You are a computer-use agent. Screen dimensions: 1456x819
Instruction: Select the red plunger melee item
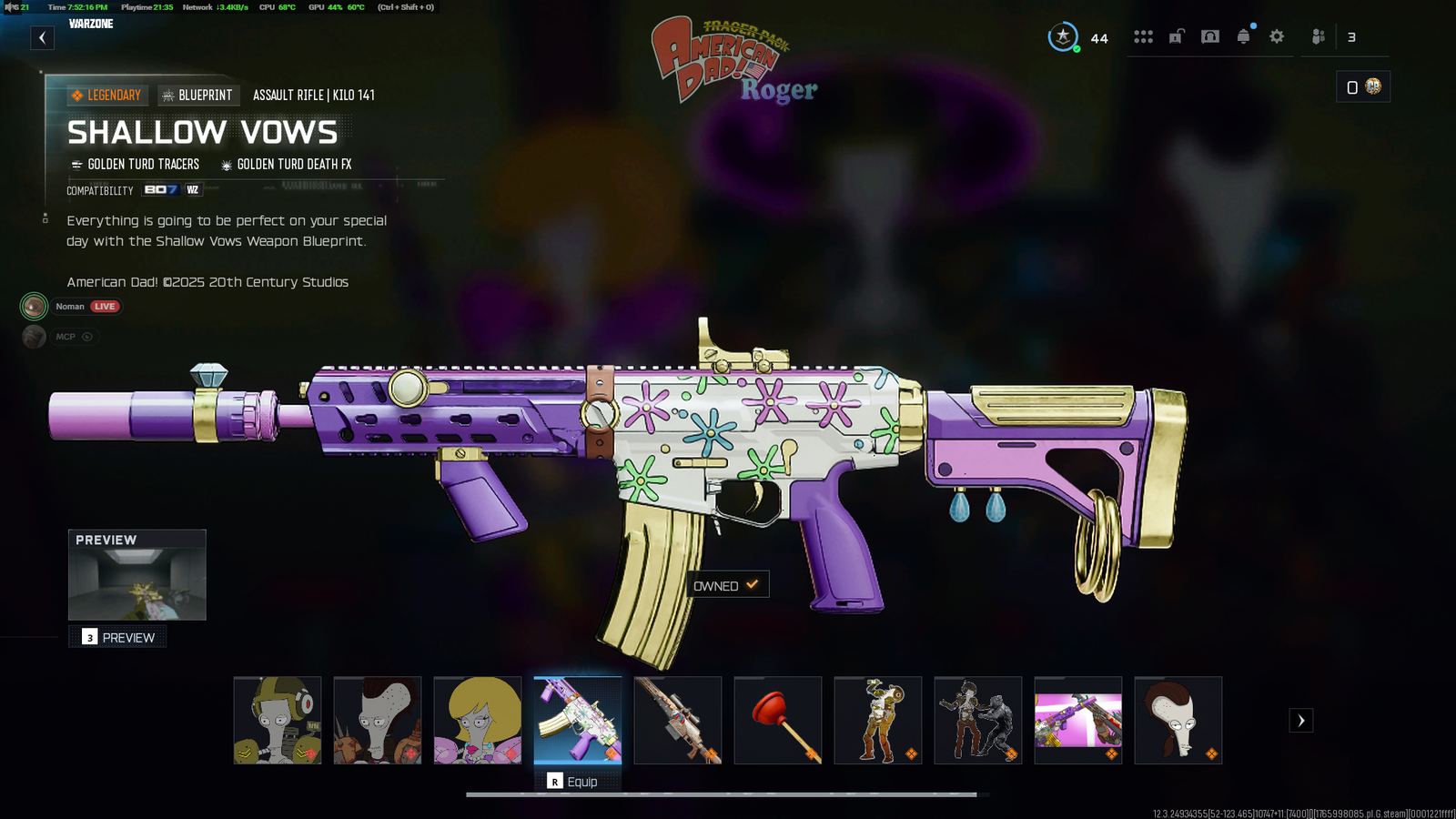click(778, 720)
